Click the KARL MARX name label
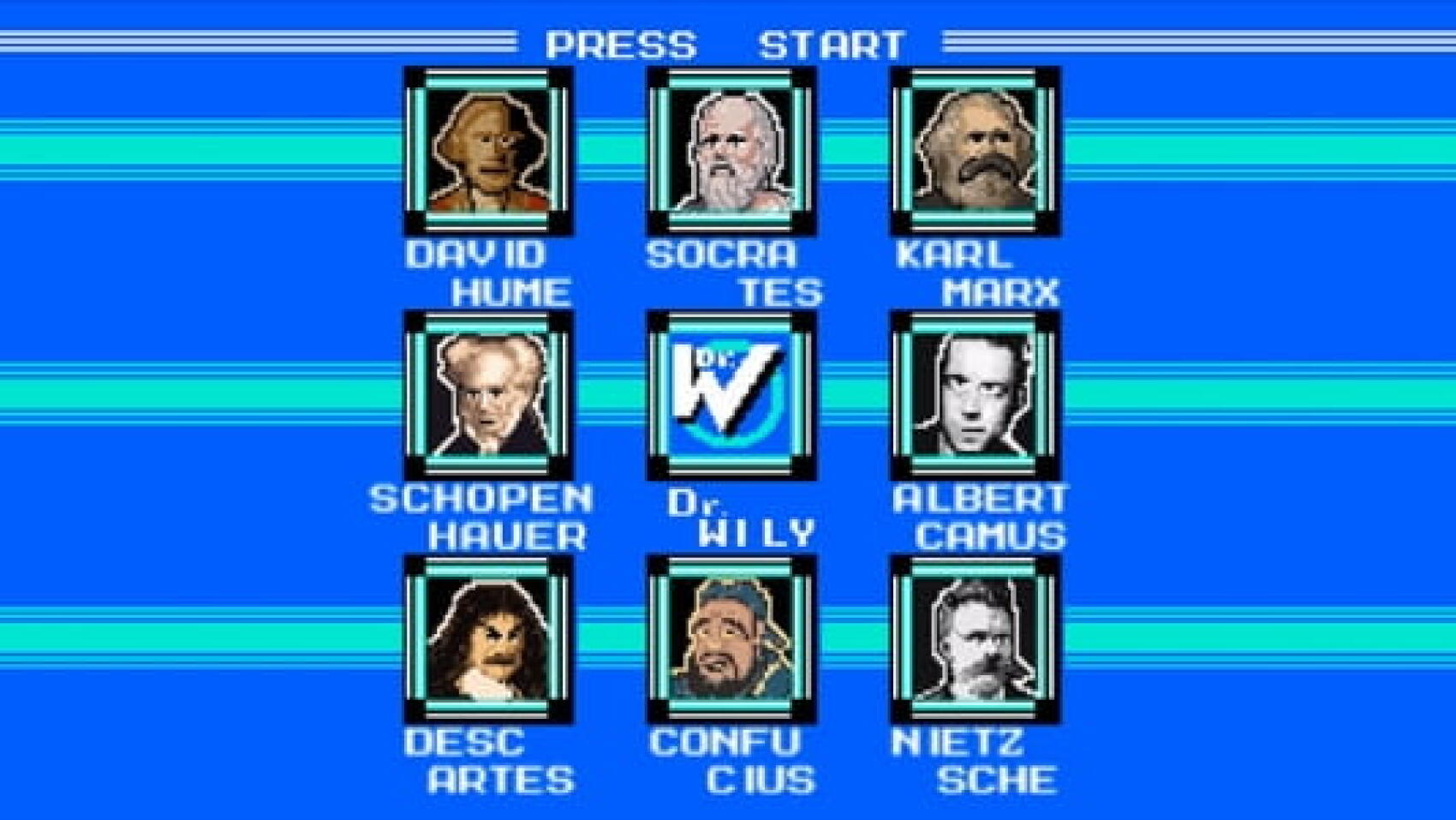Screen dimensions: 1456x820 [x=981, y=274]
